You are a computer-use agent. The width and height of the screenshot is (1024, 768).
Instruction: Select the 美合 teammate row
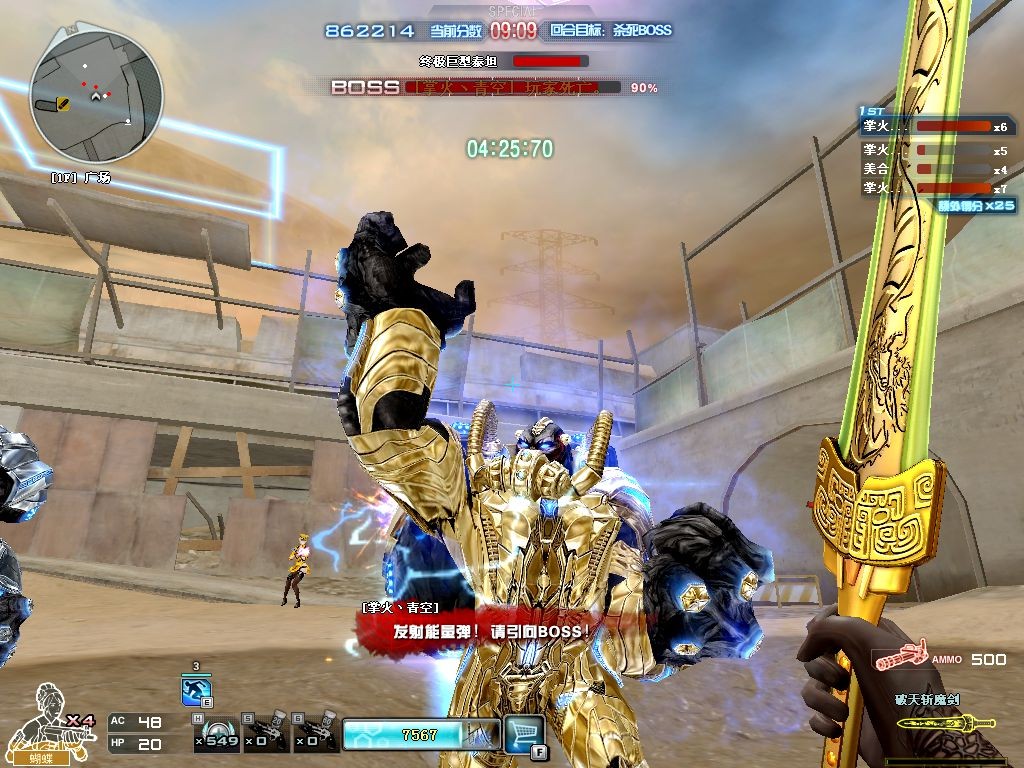pyautogui.click(x=935, y=169)
